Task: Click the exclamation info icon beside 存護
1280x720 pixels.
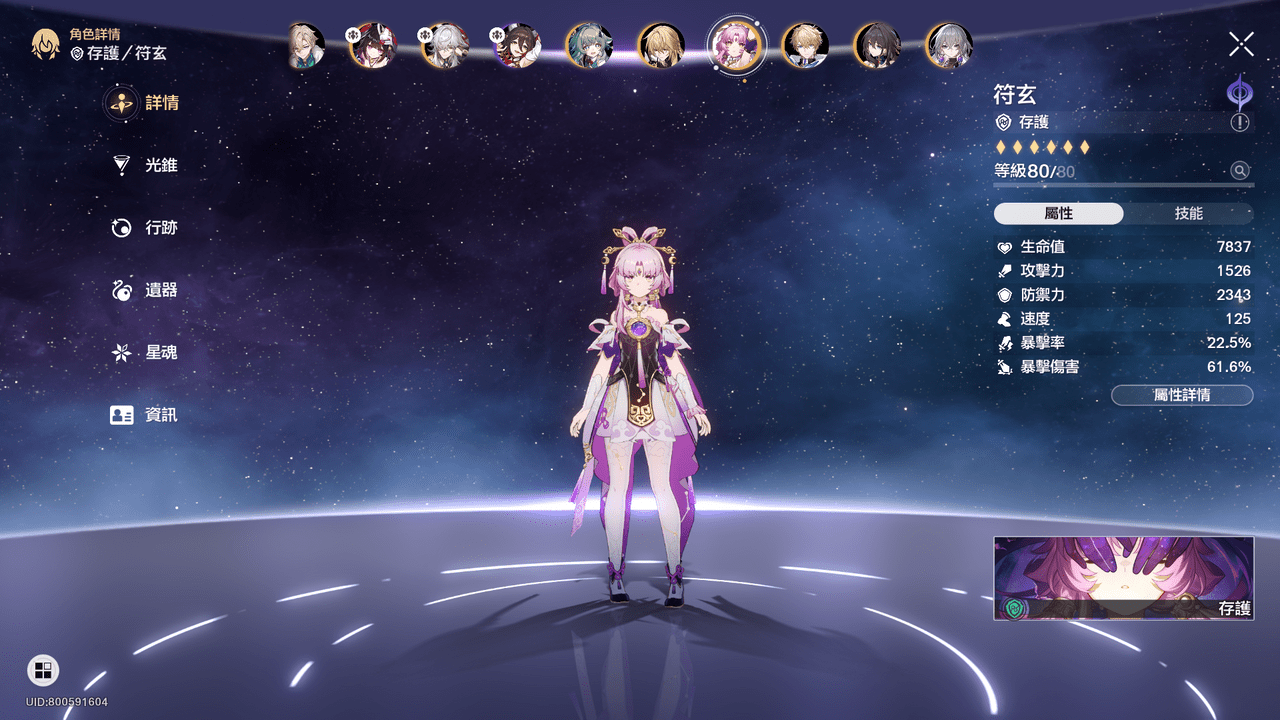Action: click(x=1240, y=122)
